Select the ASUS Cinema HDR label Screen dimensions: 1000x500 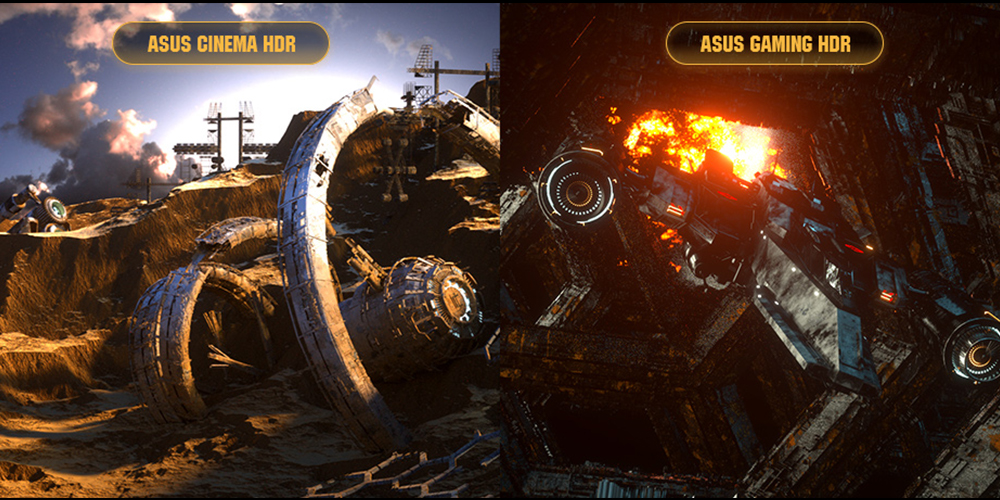click(221, 44)
